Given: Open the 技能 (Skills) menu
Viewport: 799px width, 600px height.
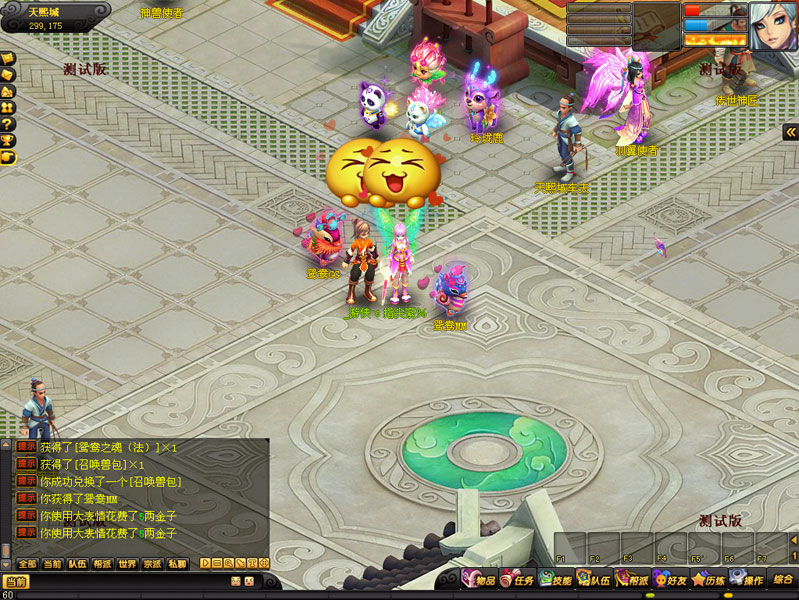Looking at the screenshot, I should click(556, 580).
